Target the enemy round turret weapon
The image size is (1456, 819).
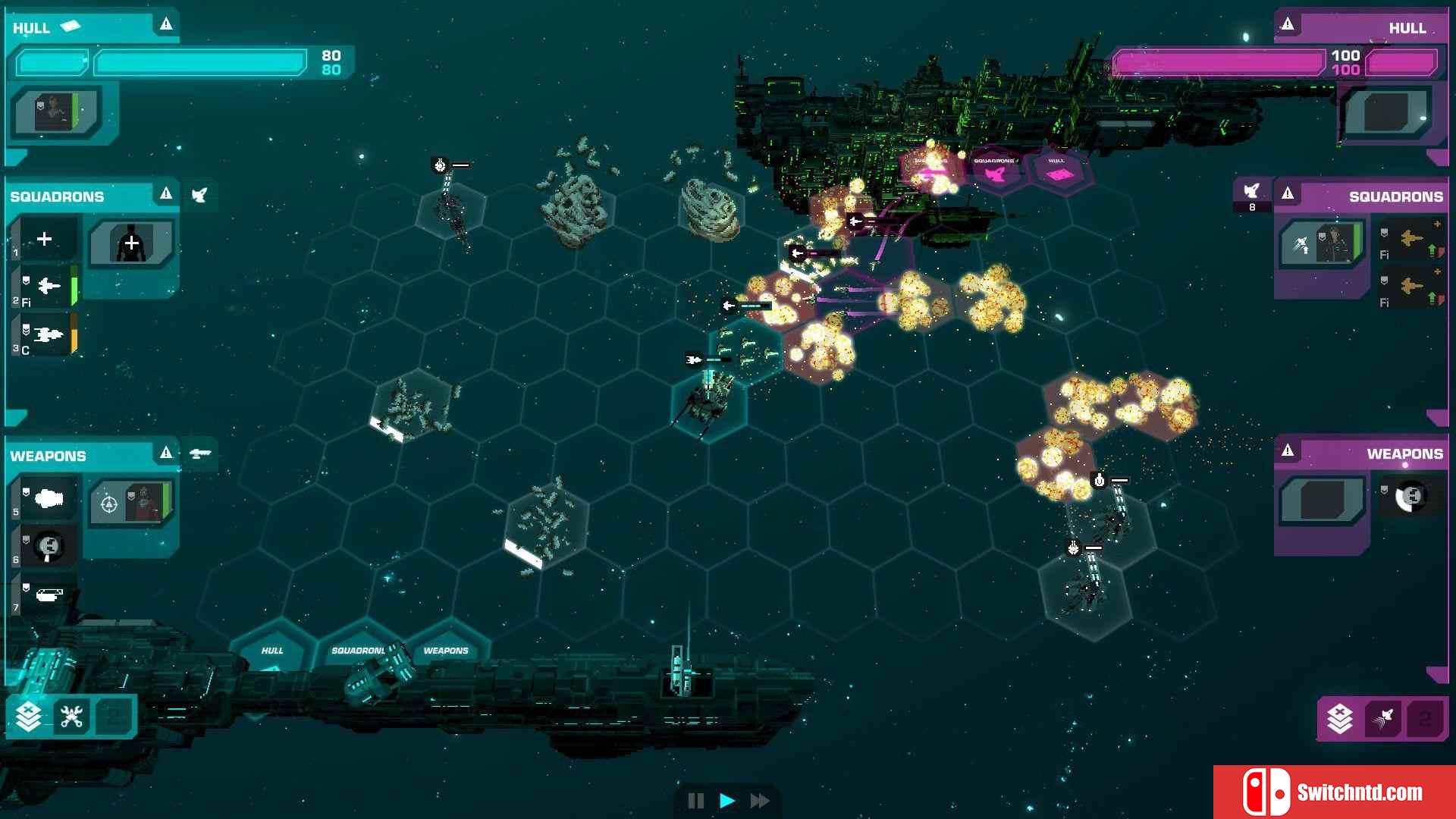[x=1411, y=497]
